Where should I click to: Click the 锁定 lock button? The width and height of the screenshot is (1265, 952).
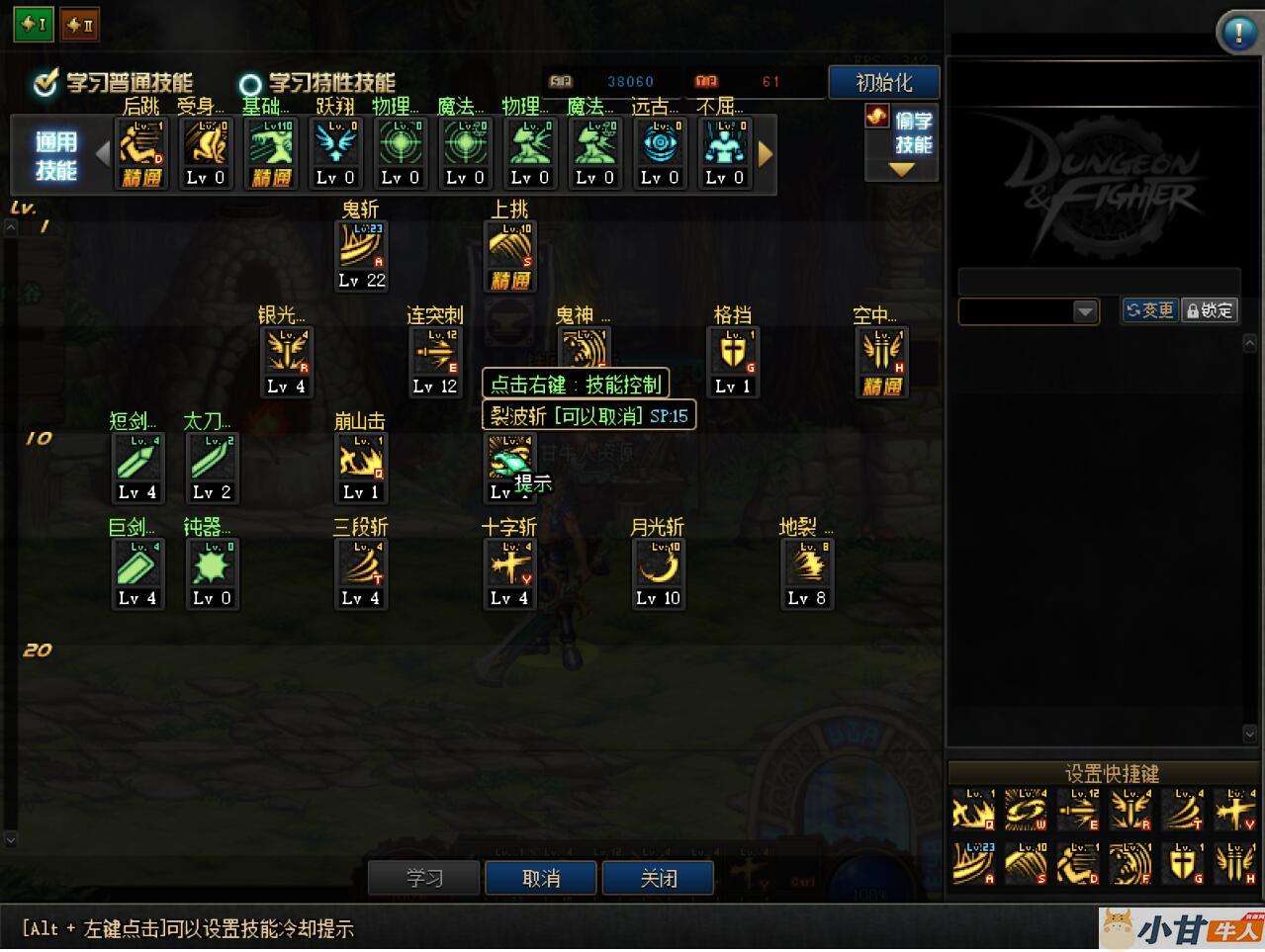click(1210, 310)
